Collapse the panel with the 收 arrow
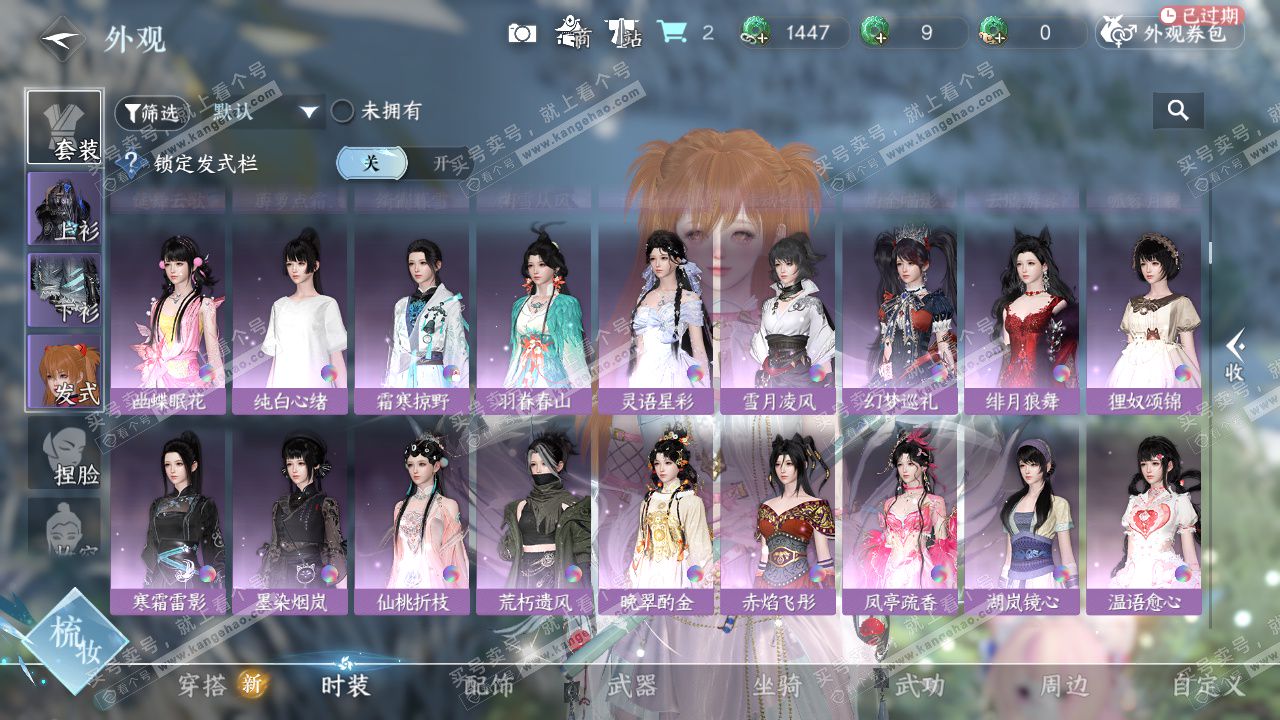 1236,356
